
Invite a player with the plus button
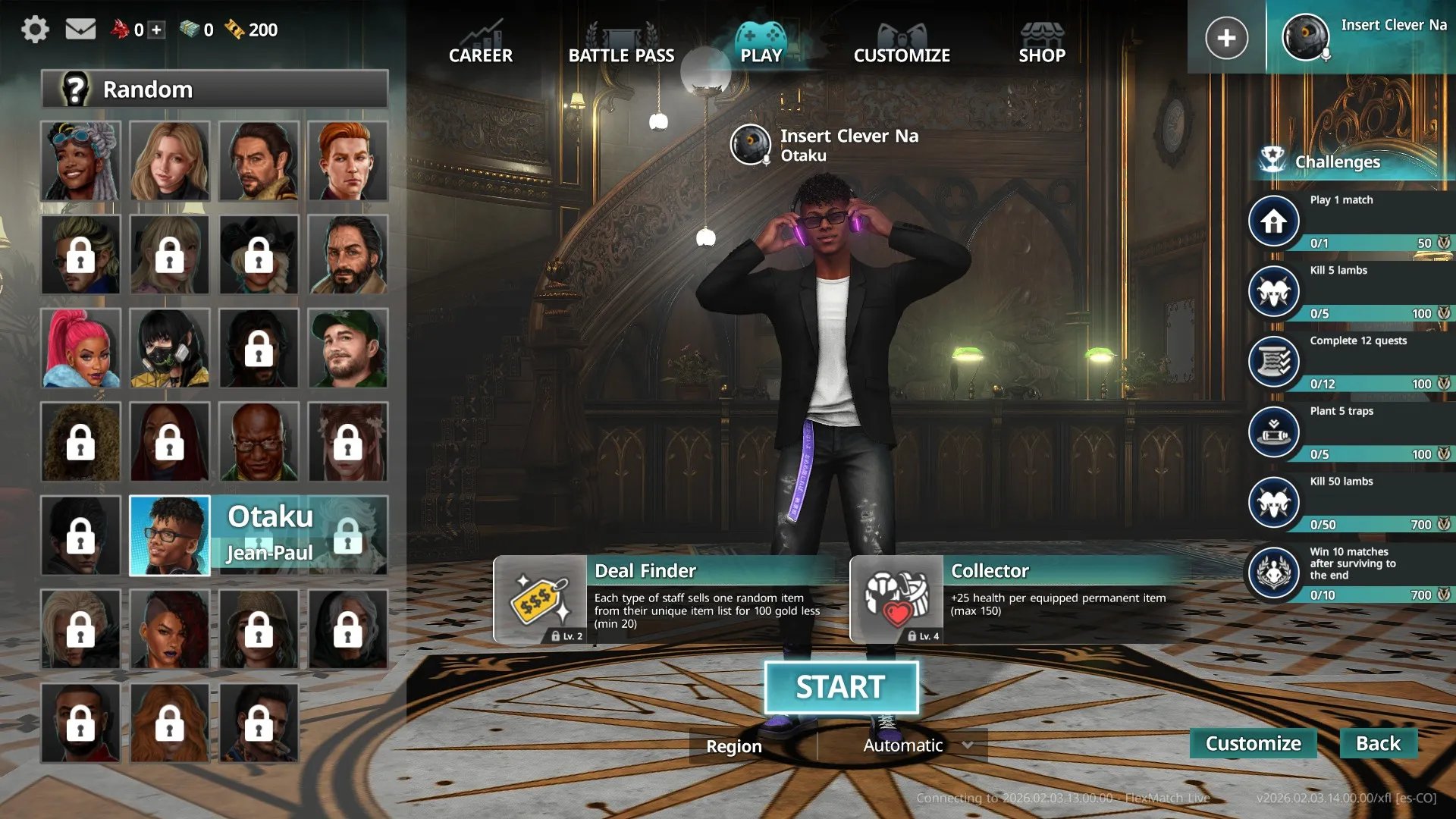tap(1226, 38)
